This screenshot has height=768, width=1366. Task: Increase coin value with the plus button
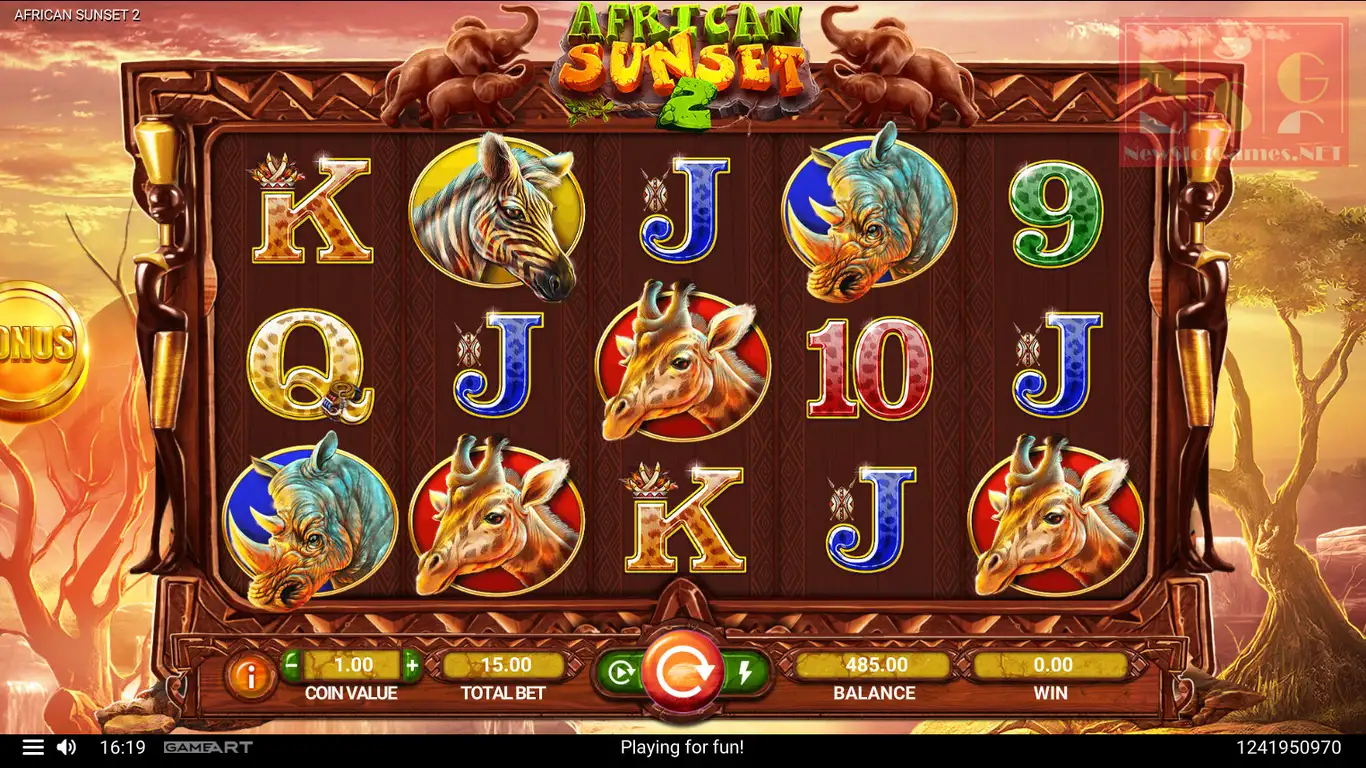click(x=412, y=664)
